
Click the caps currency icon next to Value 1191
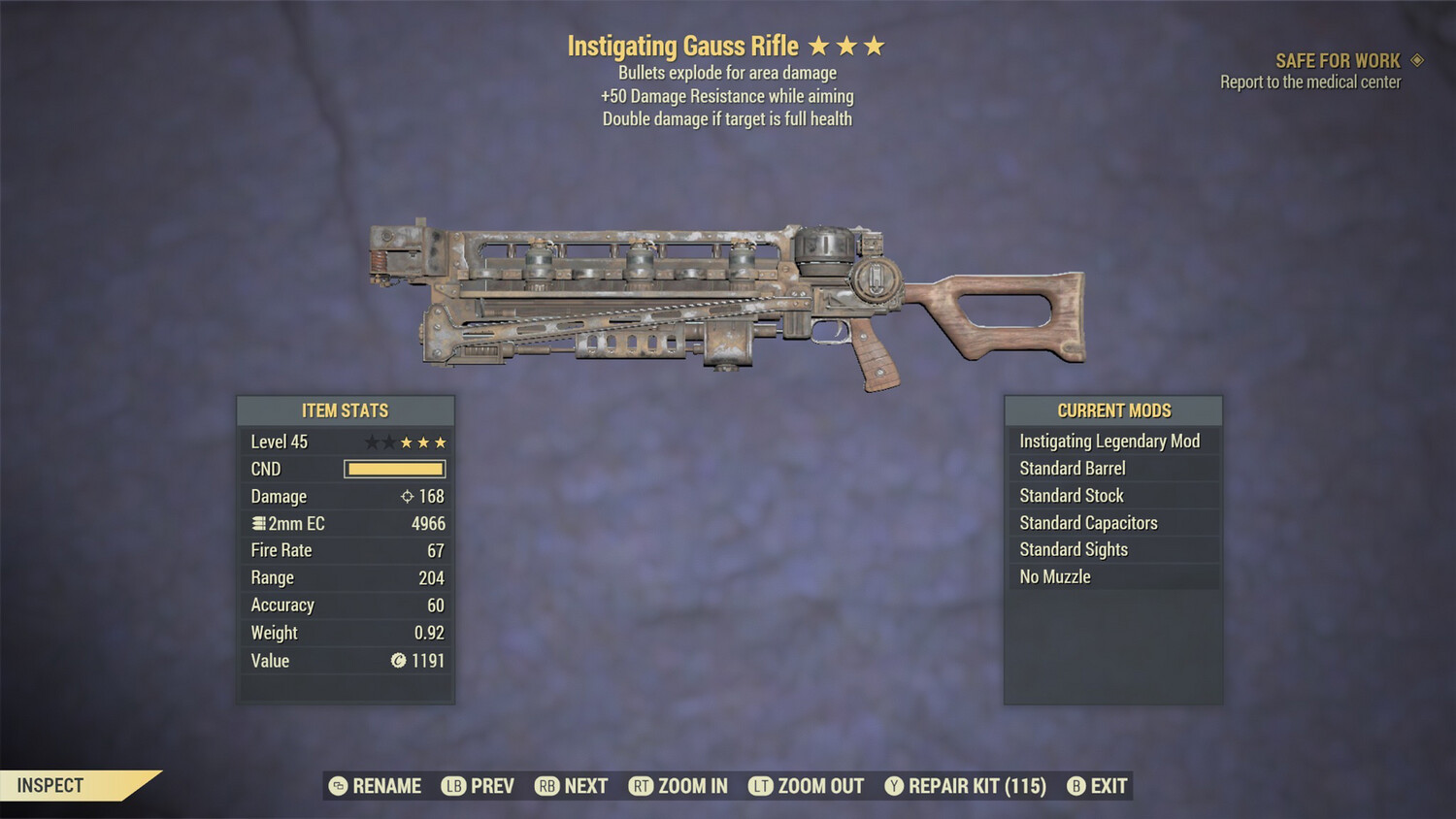tap(398, 661)
